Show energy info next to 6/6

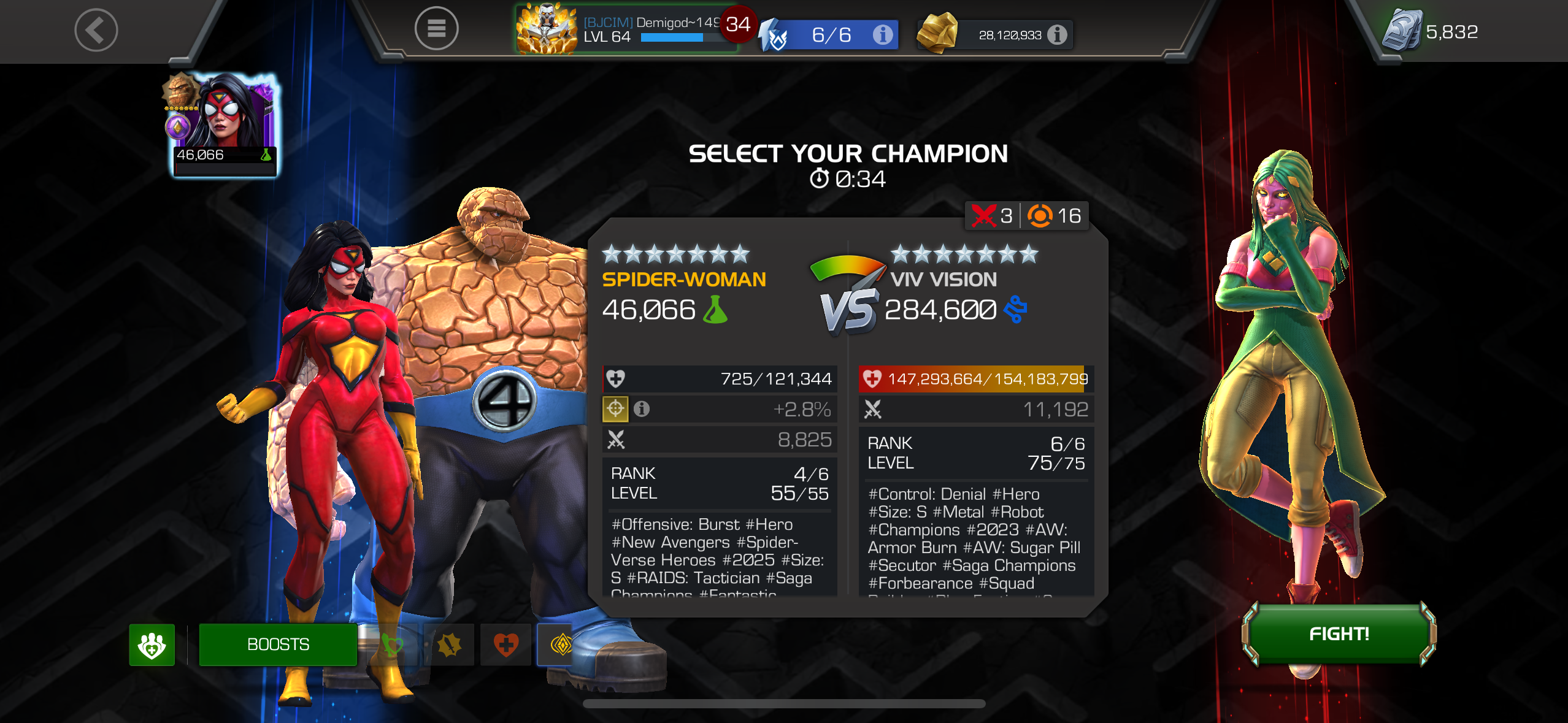click(882, 35)
